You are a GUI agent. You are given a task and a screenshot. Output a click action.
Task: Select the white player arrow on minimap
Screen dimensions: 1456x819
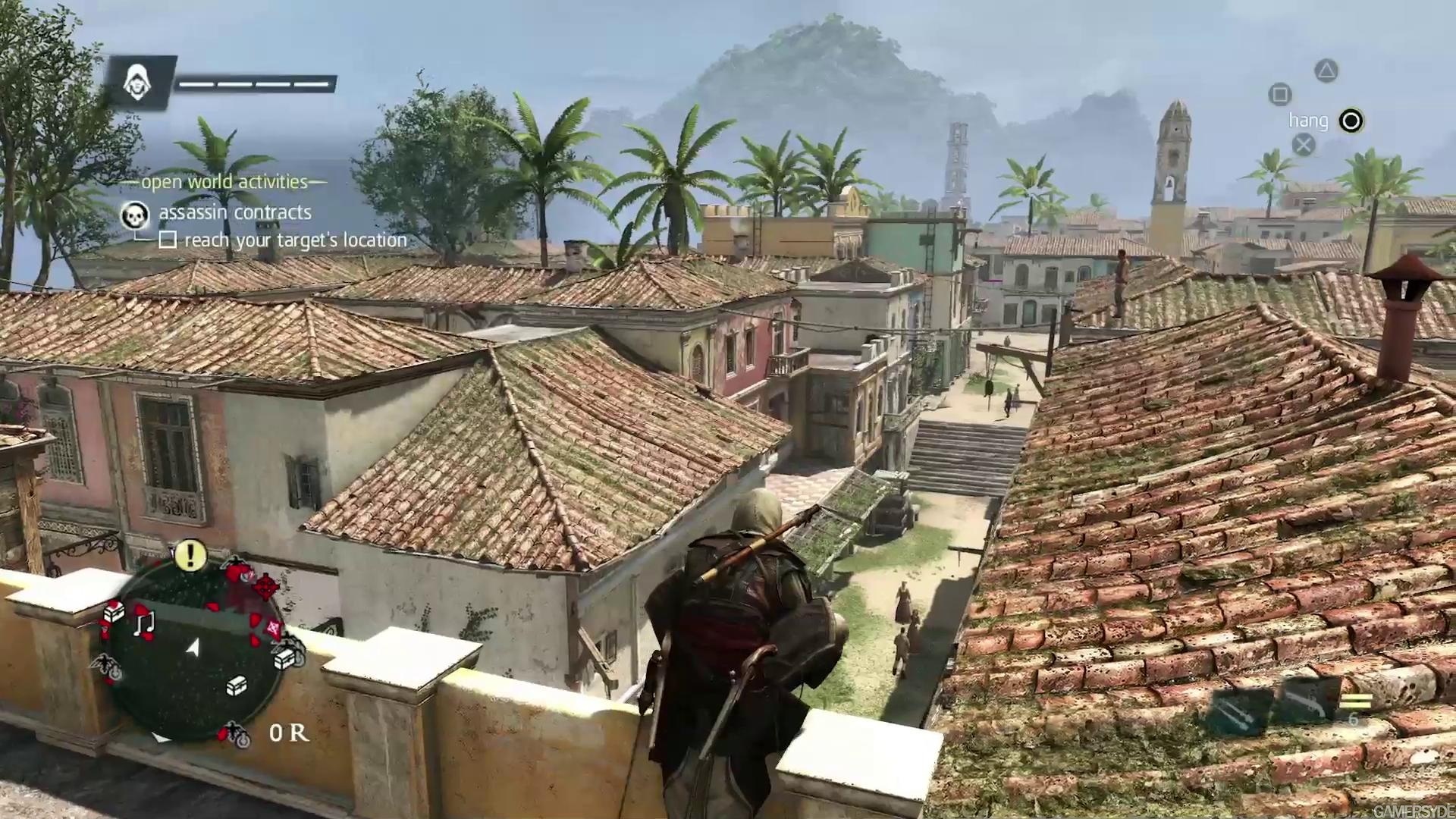(x=194, y=647)
